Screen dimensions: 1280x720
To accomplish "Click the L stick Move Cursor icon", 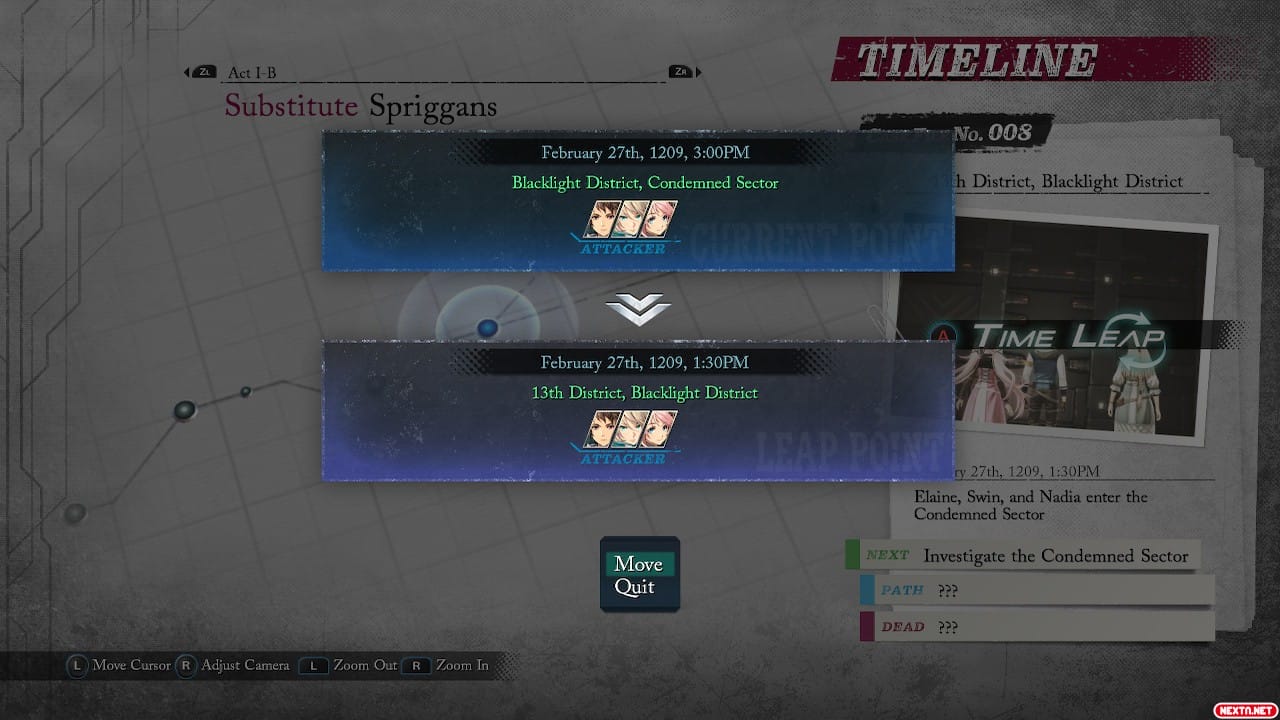I will [77, 665].
